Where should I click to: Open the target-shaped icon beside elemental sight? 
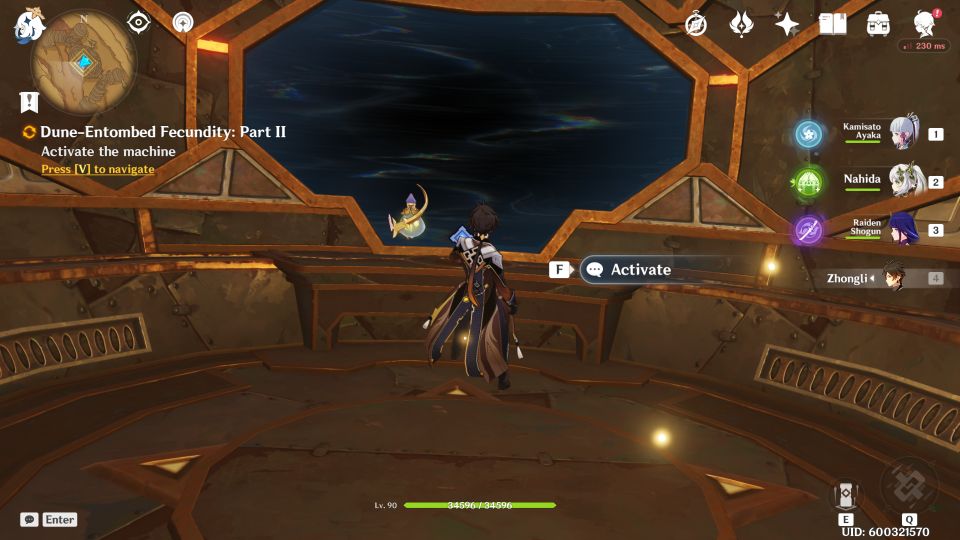pyautogui.click(x=183, y=22)
